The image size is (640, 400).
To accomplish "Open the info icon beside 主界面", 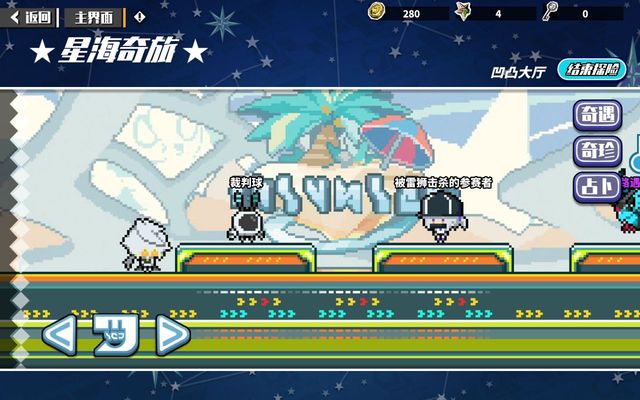I will [x=139, y=16].
